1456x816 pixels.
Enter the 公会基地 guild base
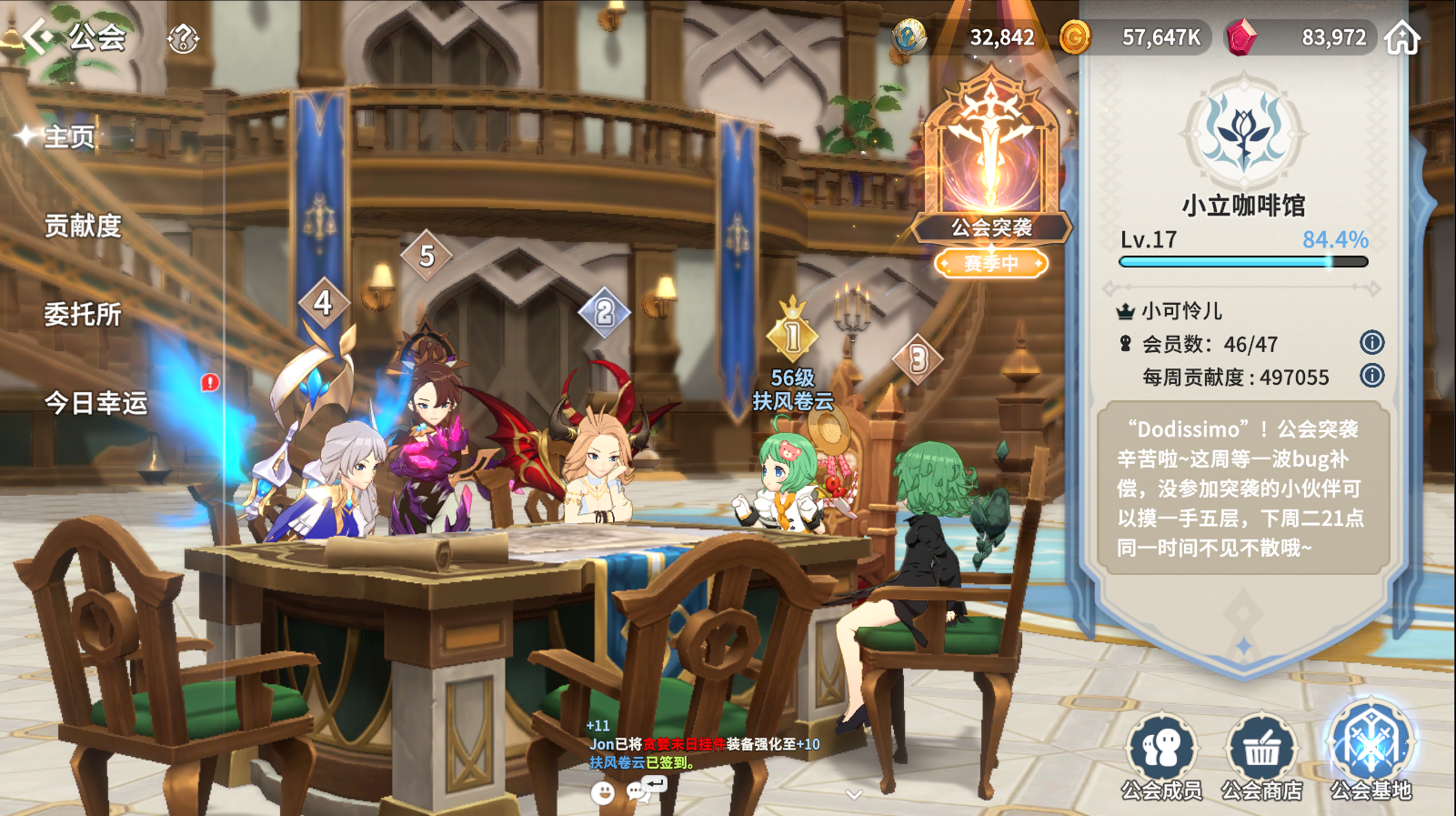pos(1371,751)
